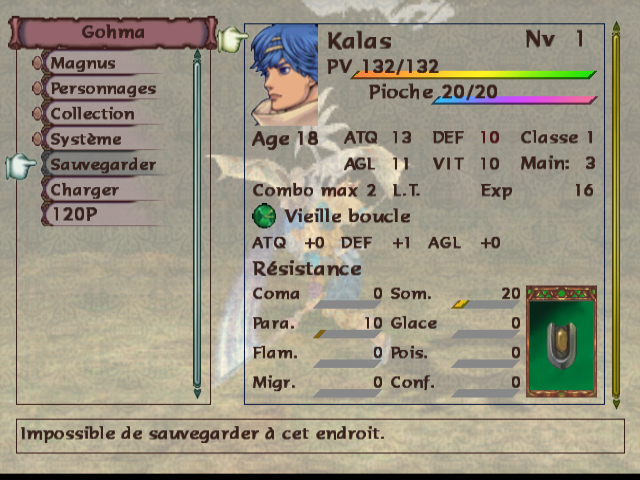Click Kalas's character portrait
The width and height of the screenshot is (640, 480).
(284, 74)
